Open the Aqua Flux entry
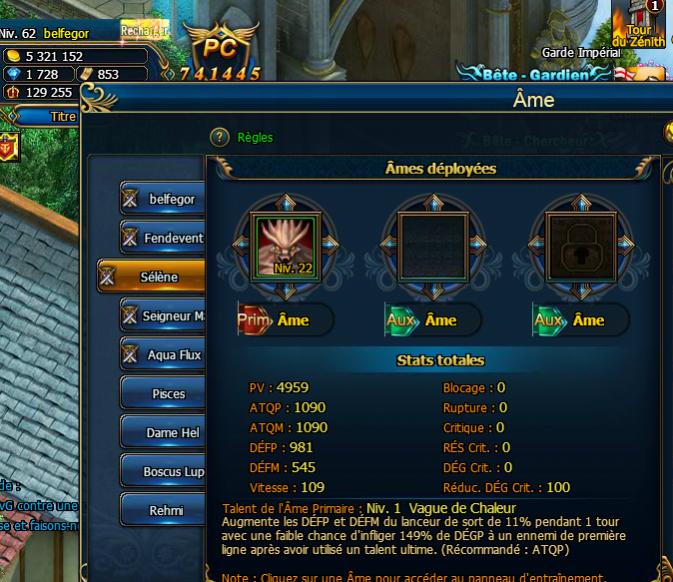 [164, 355]
